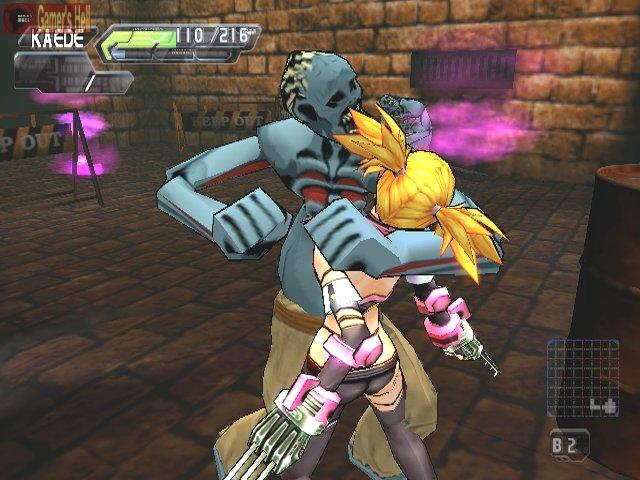
Task: Click the grid minimap
Action: 583,378
